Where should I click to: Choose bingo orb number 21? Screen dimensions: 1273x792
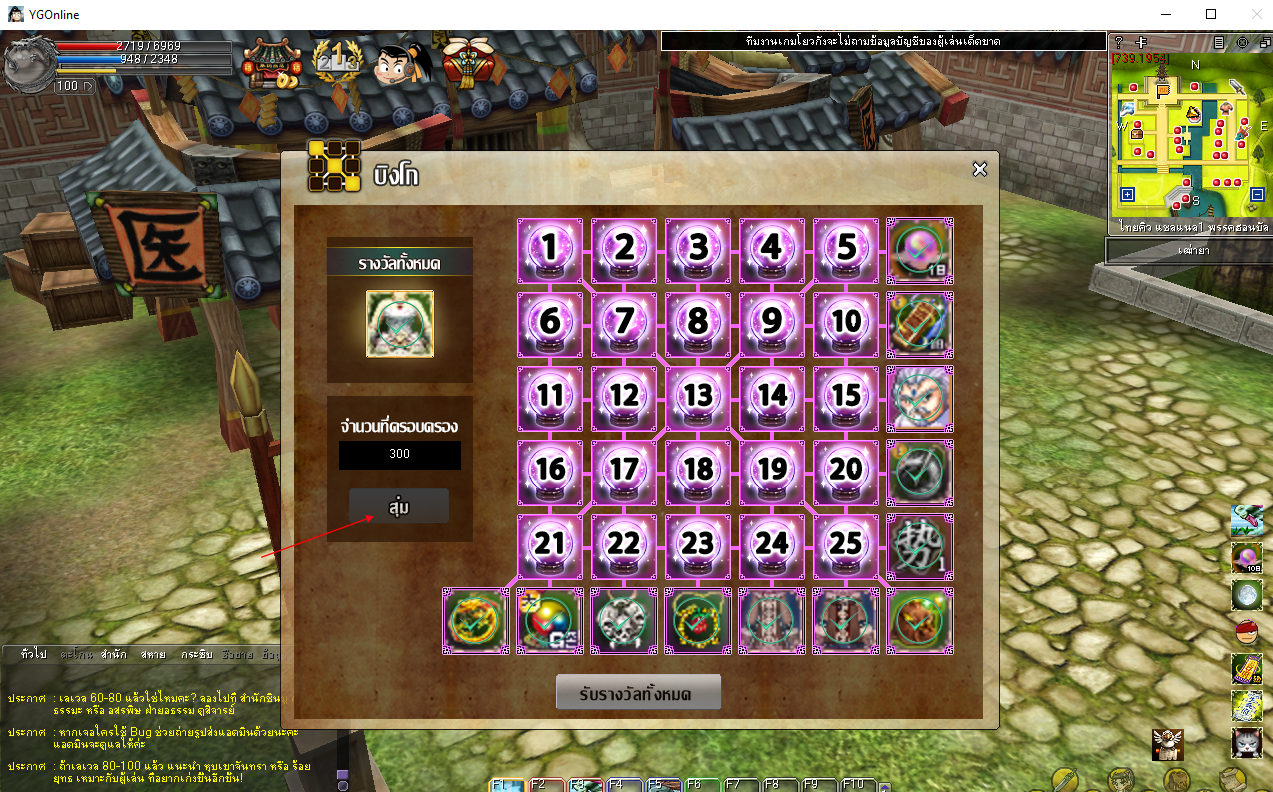(550, 546)
